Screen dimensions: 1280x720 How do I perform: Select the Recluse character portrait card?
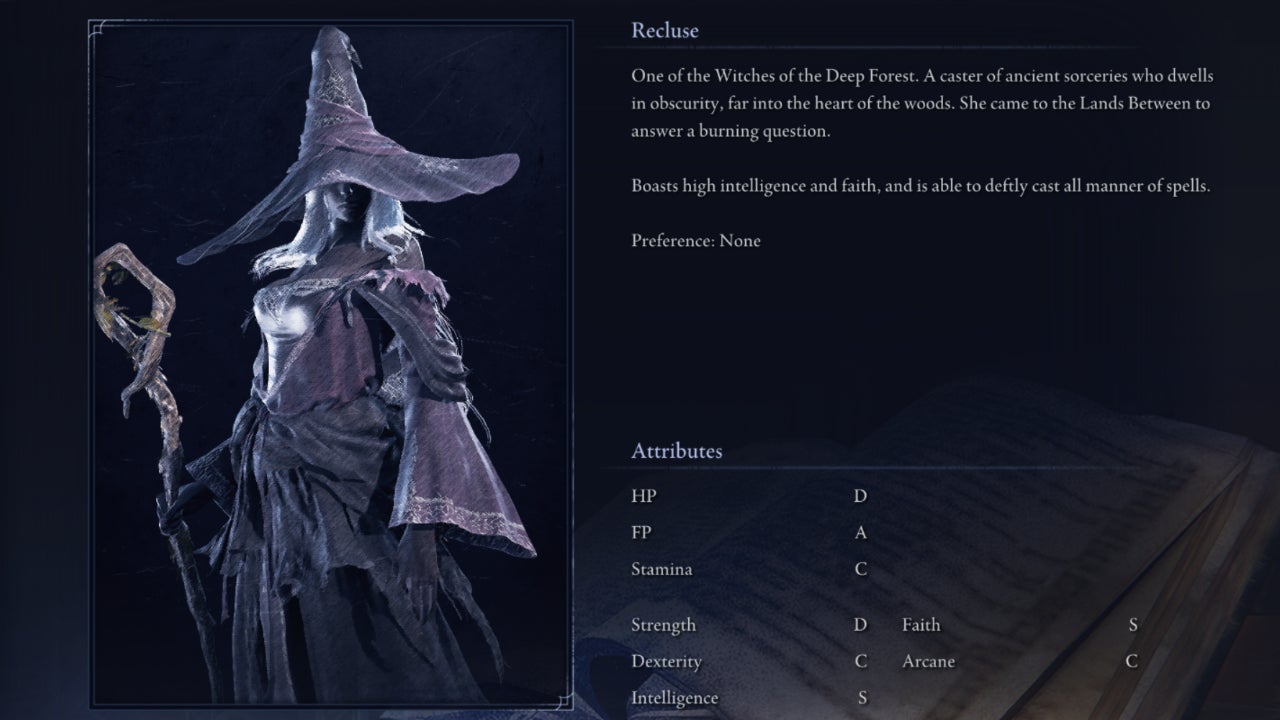pos(330,362)
